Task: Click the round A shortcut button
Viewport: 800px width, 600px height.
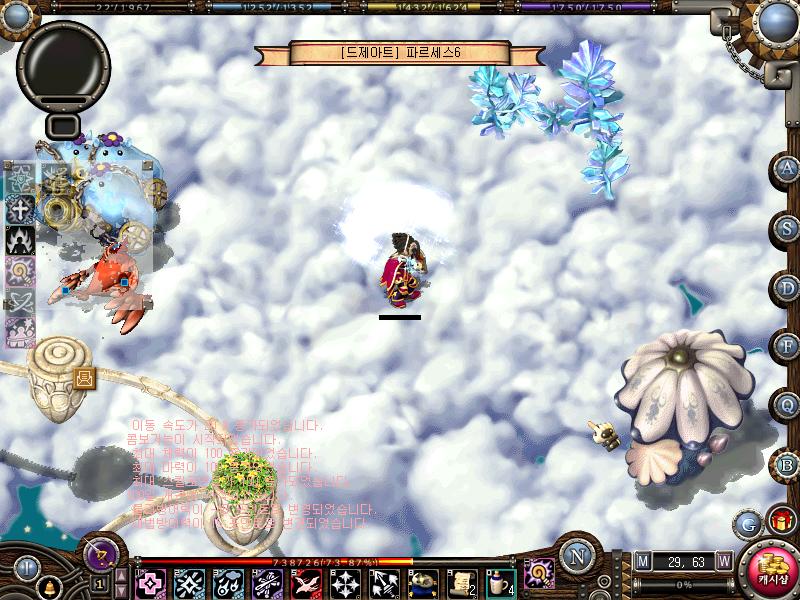Action: 789,169
